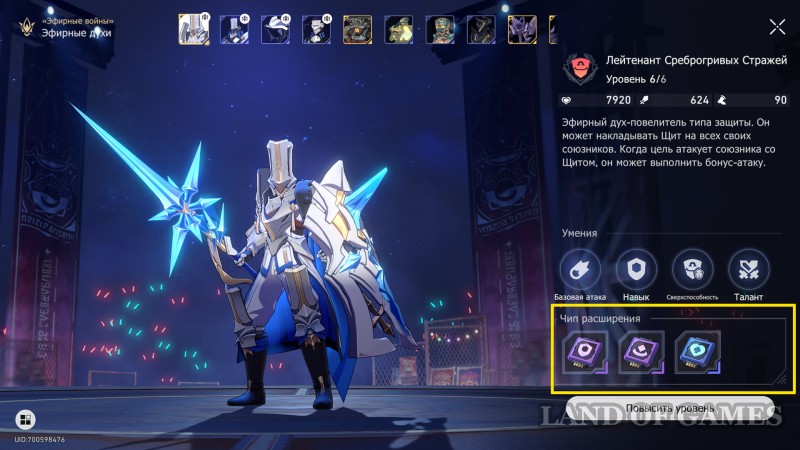Viewport: 800px width, 450px height.
Task: Select the first white knight spirit thumbnail
Action: 193,29
